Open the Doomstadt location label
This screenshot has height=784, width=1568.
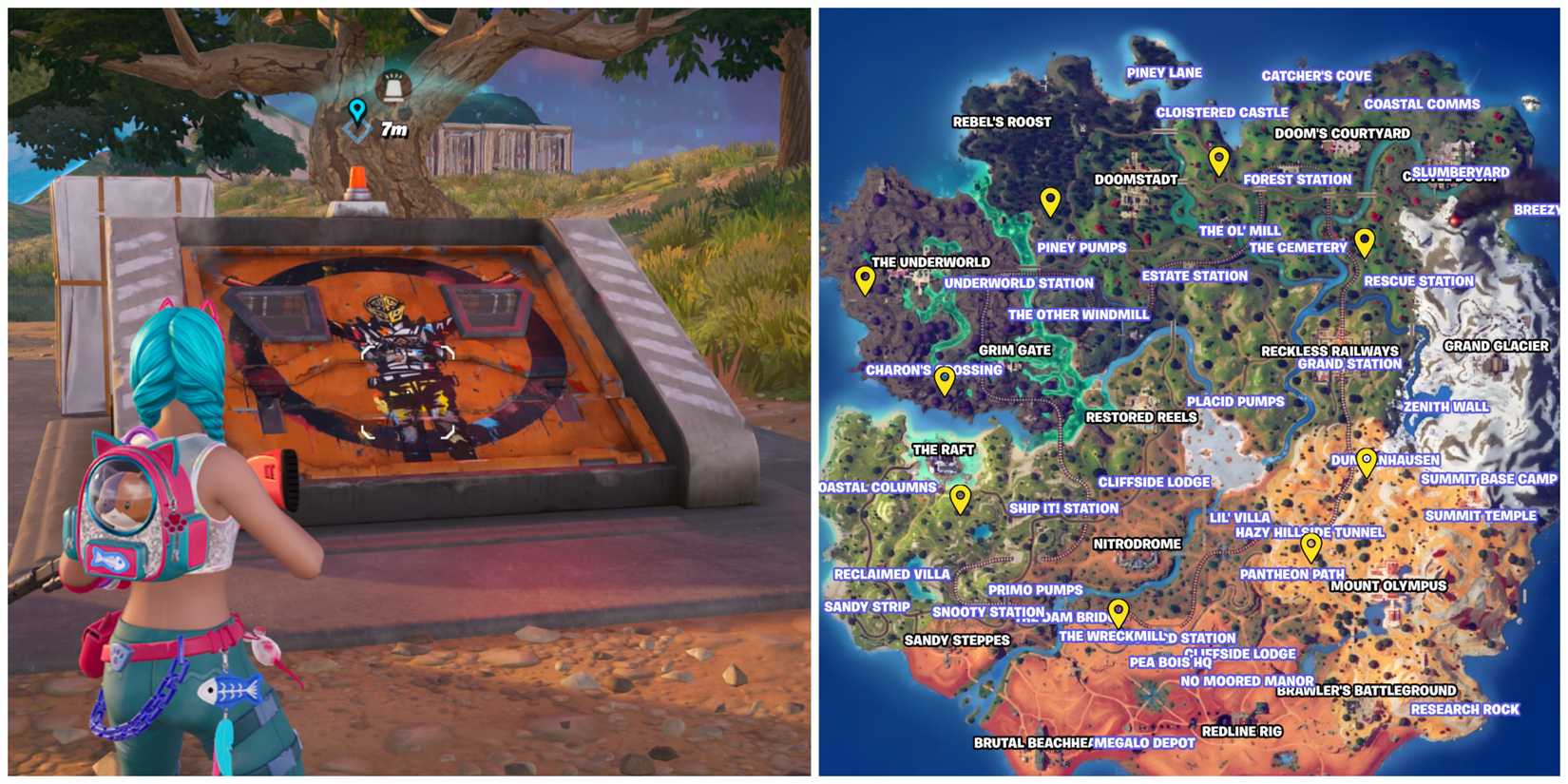(x=1137, y=178)
